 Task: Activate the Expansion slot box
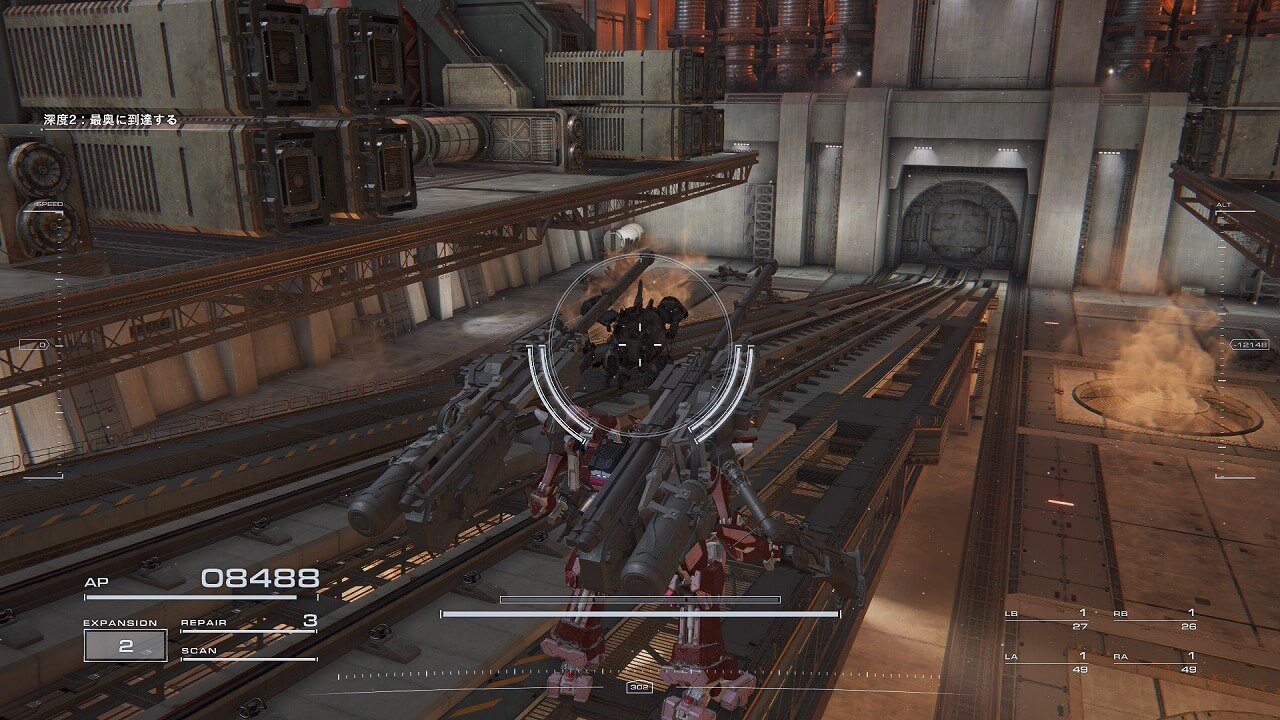tap(125, 646)
